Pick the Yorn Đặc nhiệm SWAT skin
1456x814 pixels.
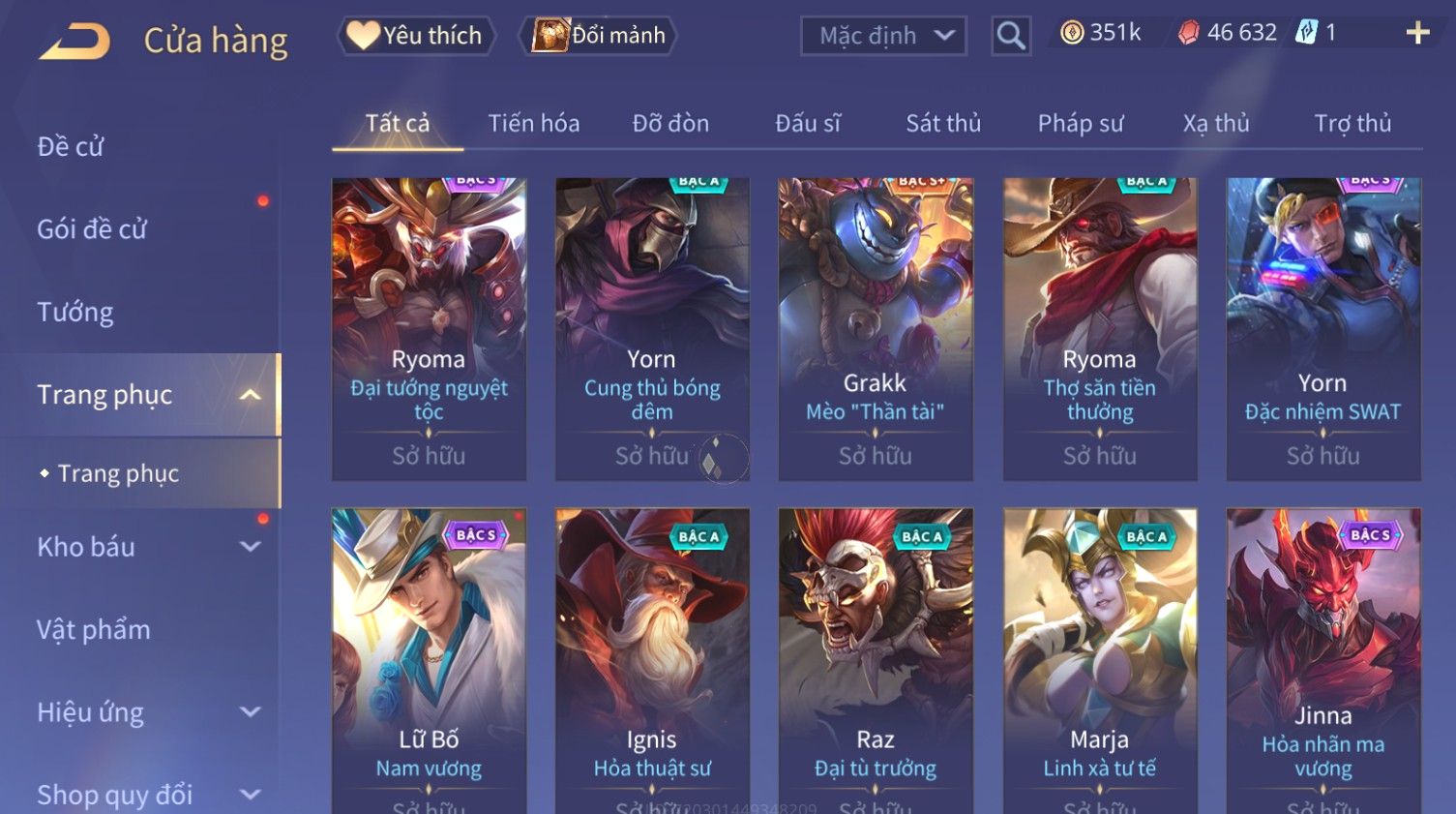1322,329
